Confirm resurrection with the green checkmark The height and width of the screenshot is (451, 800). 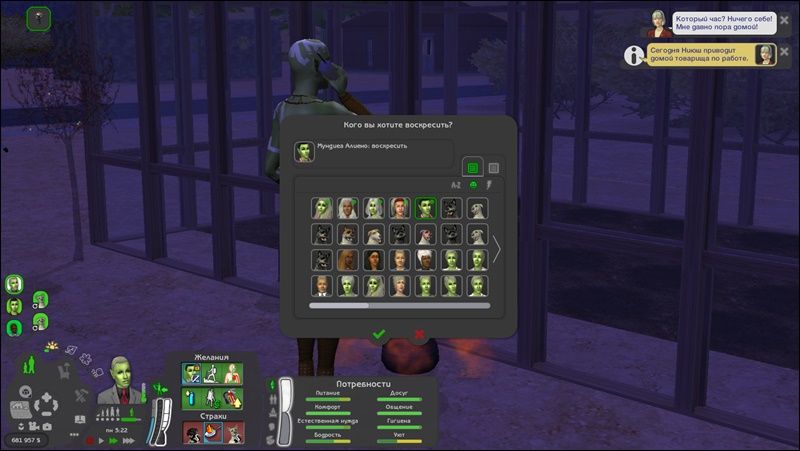(378, 334)
